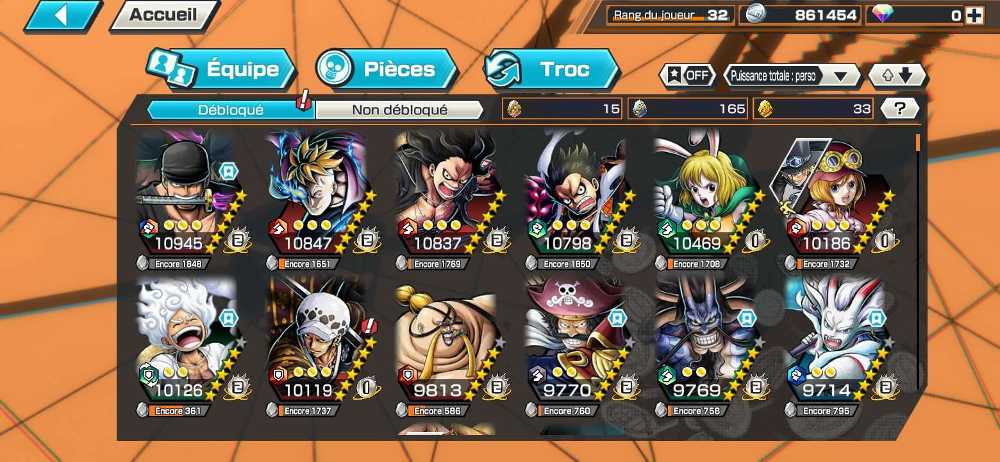Screen dimensions: 1000x462
Task: Switch to Non débloqué characters
Action: click(x=399, y=109)
